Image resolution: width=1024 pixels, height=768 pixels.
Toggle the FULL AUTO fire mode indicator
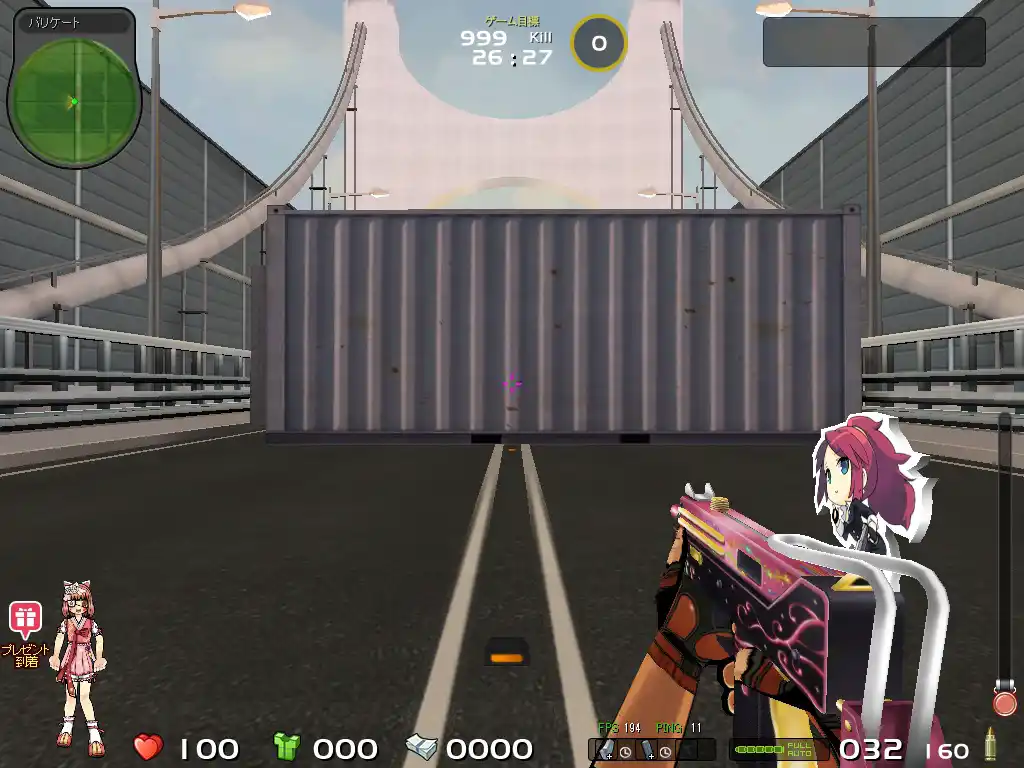coord(800,749)
